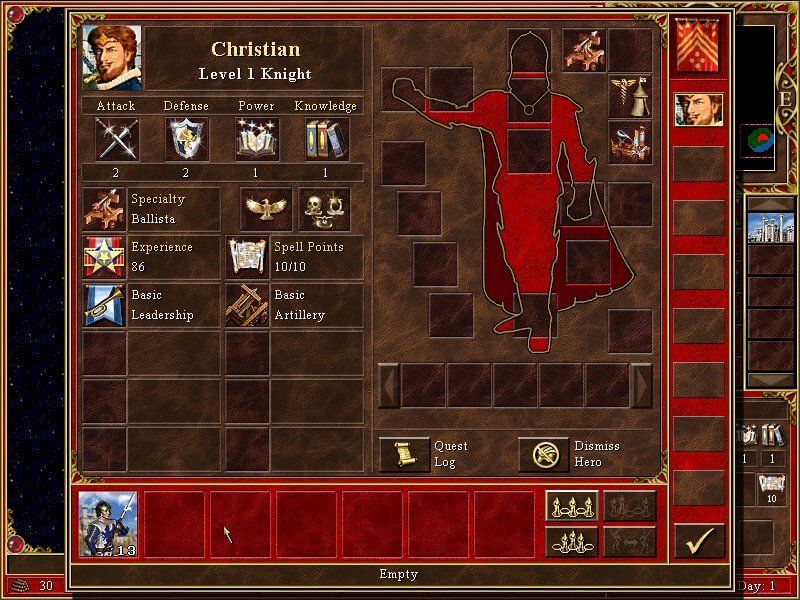The height and width of the screenshot is (600, 800).
Task: Click the morale eagle icon
Action: 266,208
